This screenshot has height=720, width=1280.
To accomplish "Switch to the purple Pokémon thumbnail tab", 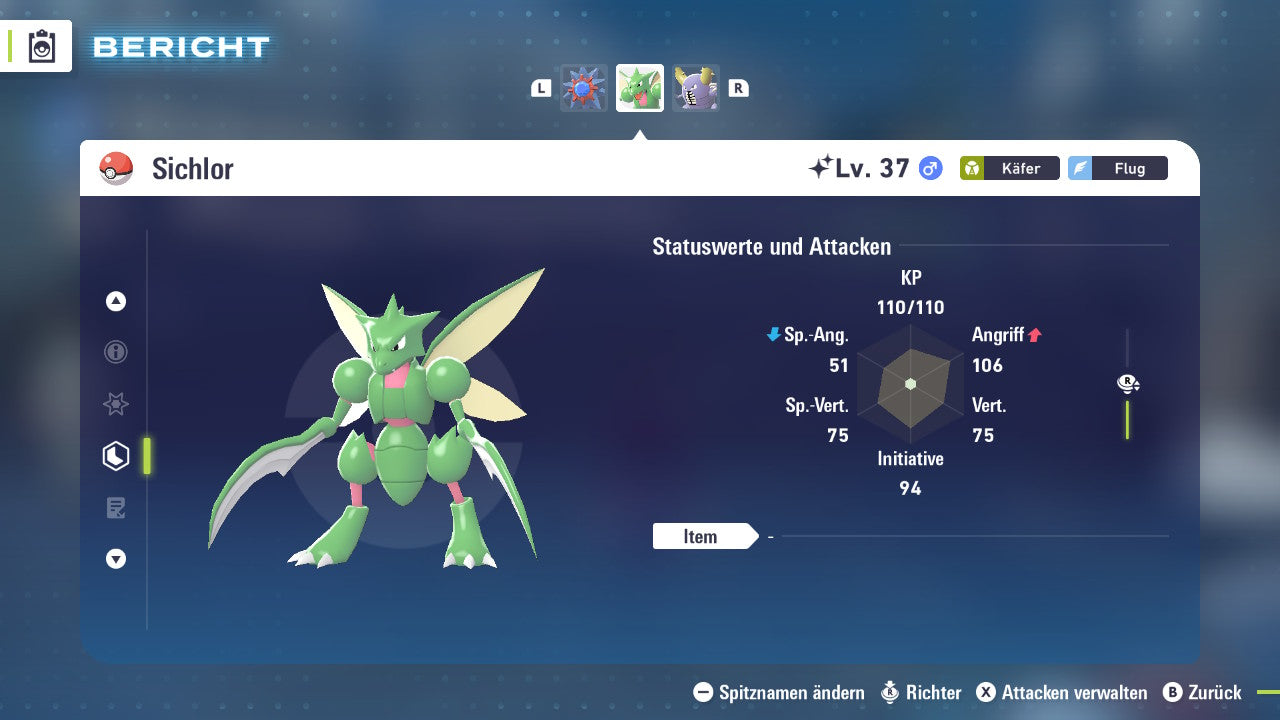I will tap(696, 87).
